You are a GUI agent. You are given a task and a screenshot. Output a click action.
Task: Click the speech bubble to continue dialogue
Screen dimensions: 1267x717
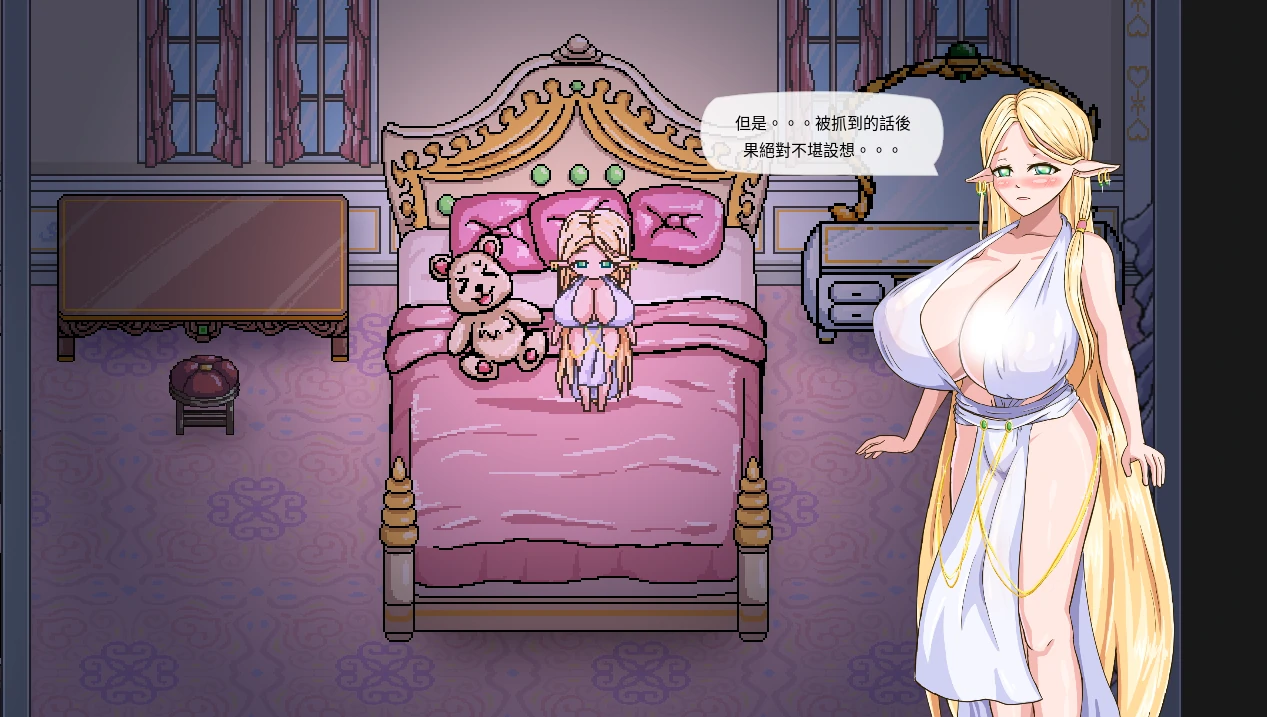pos(820,136)
